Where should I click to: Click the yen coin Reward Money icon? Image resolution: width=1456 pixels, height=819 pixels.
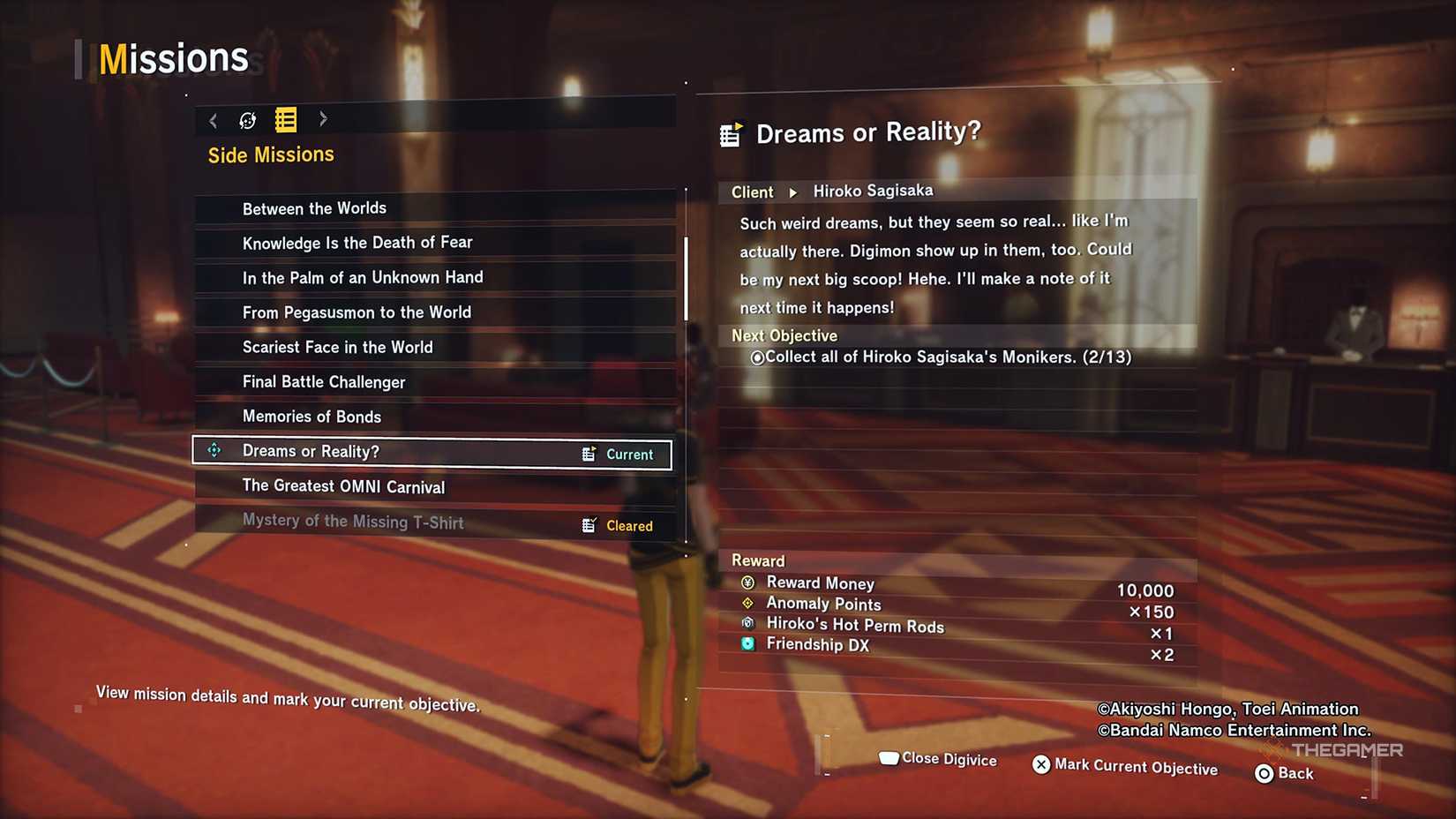pos(746,582)
